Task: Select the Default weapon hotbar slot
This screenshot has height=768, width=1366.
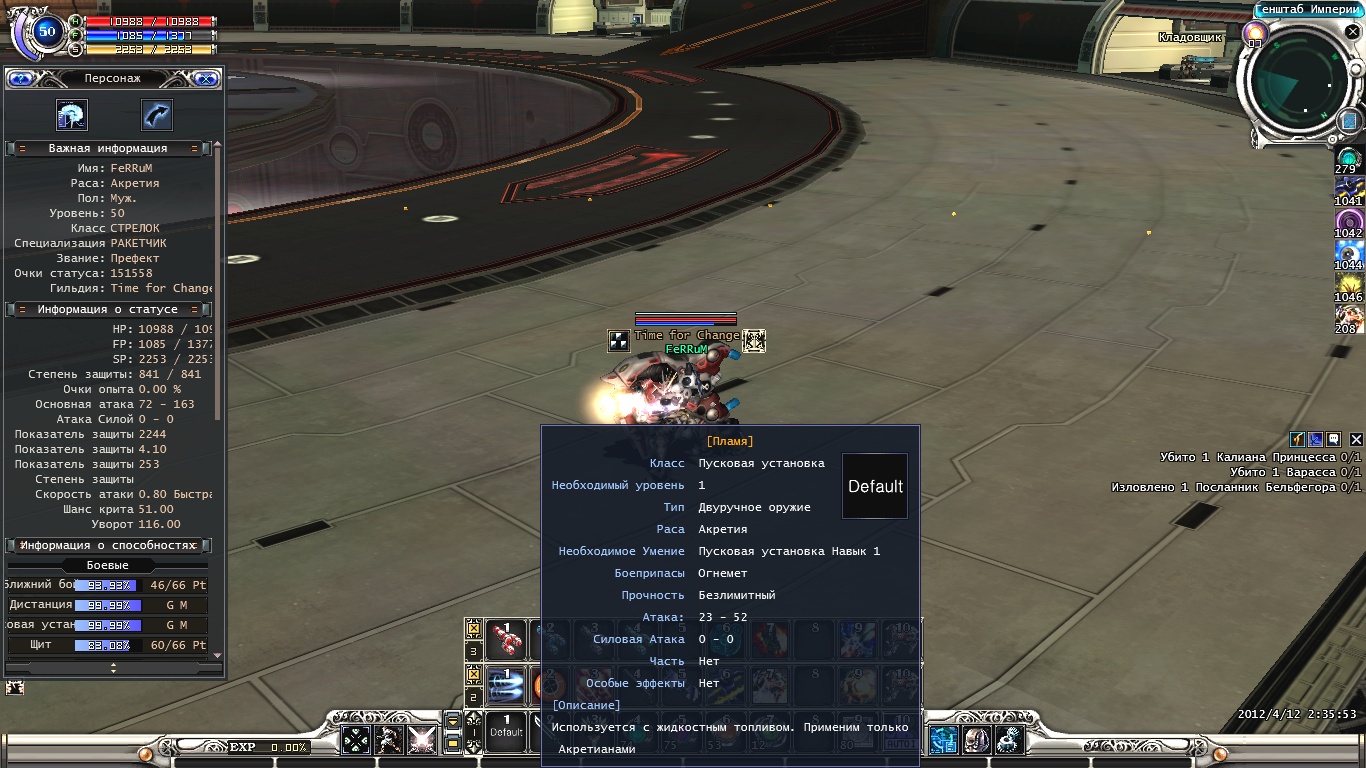Action: pyautogui.click(x=506, y=729)
